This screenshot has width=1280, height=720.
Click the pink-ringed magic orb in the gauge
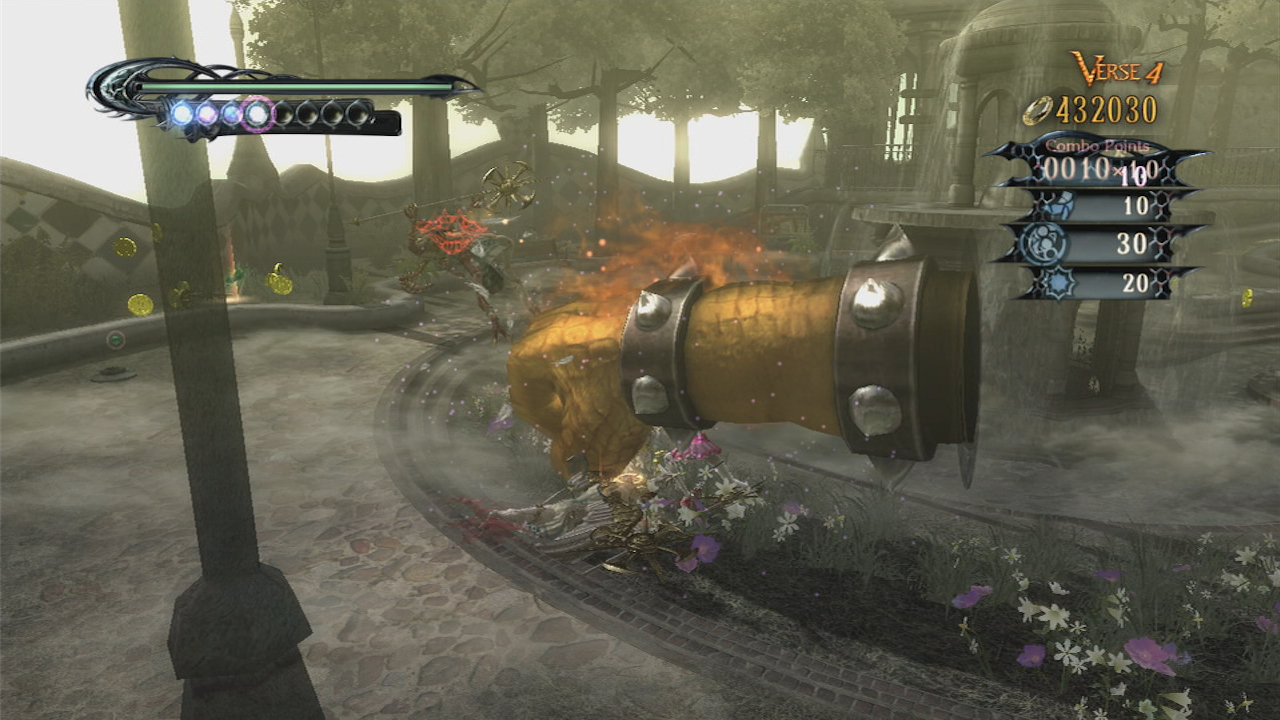pos(257,115)
